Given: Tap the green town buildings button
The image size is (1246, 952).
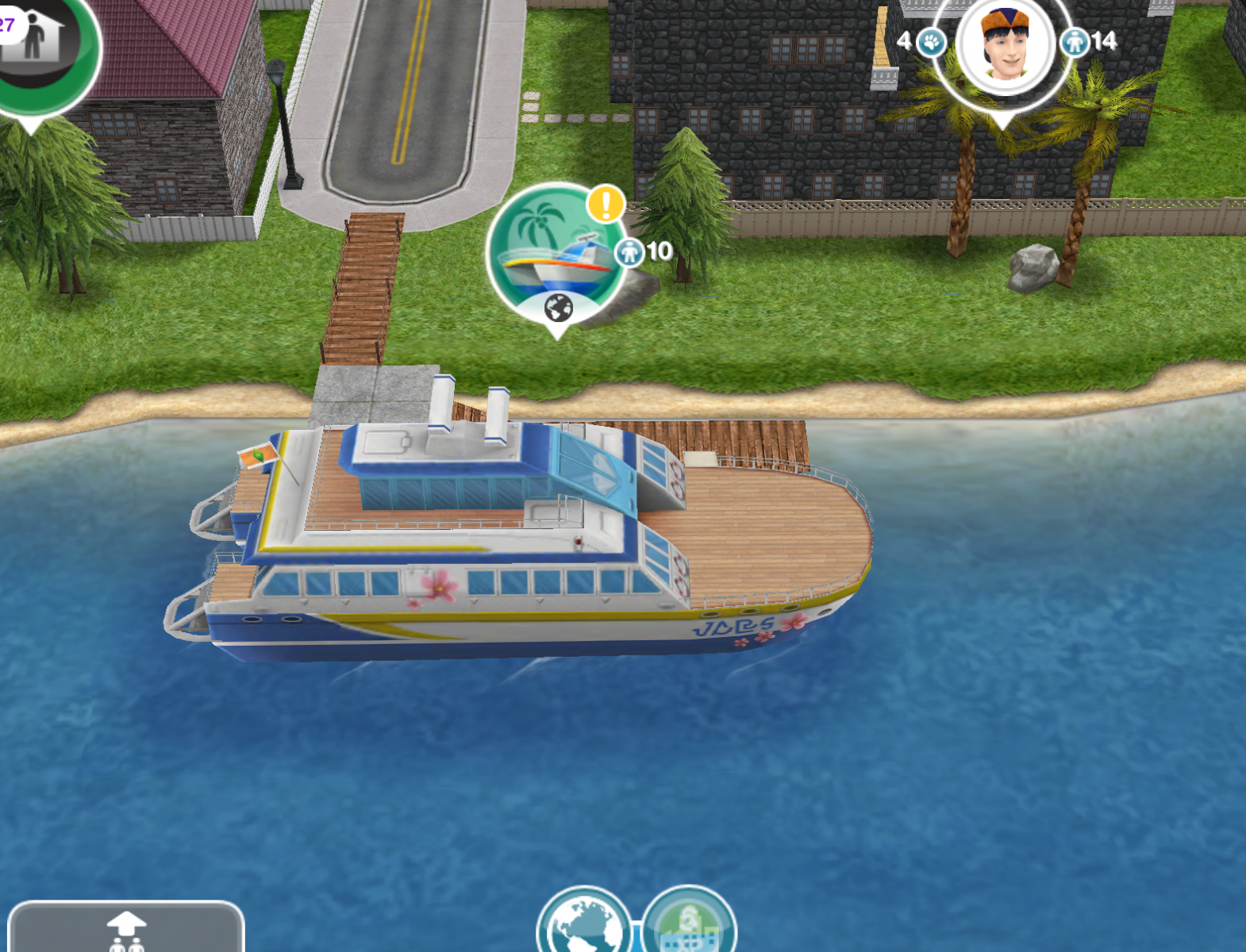Looking at the screenshot, I should click(x=689, y=924).
